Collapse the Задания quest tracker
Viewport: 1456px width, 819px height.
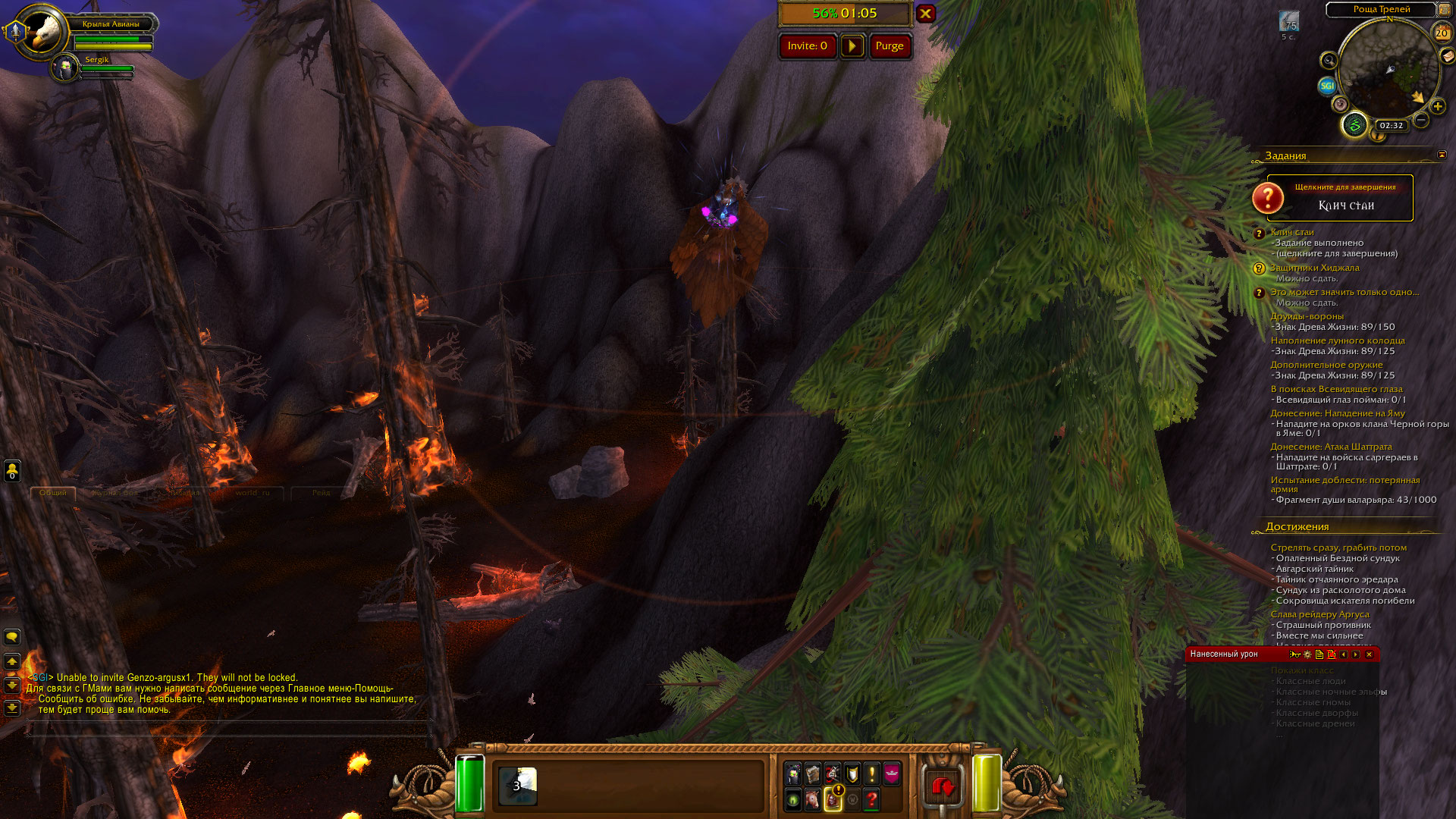(1442, 155)
